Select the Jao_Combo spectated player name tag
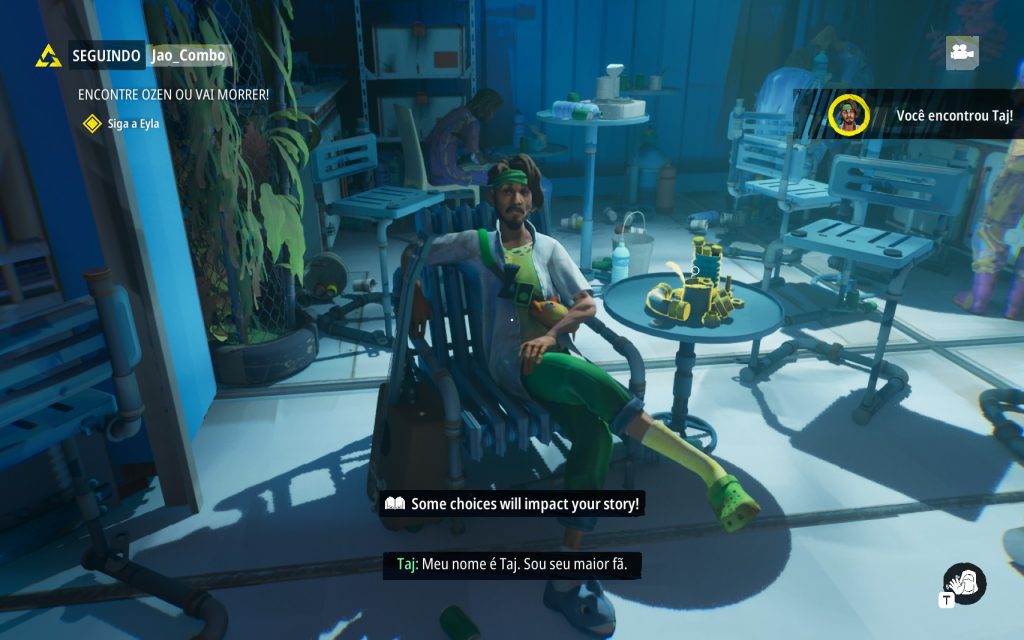The width and height of the screenshot is (1024, 640). 188,55
